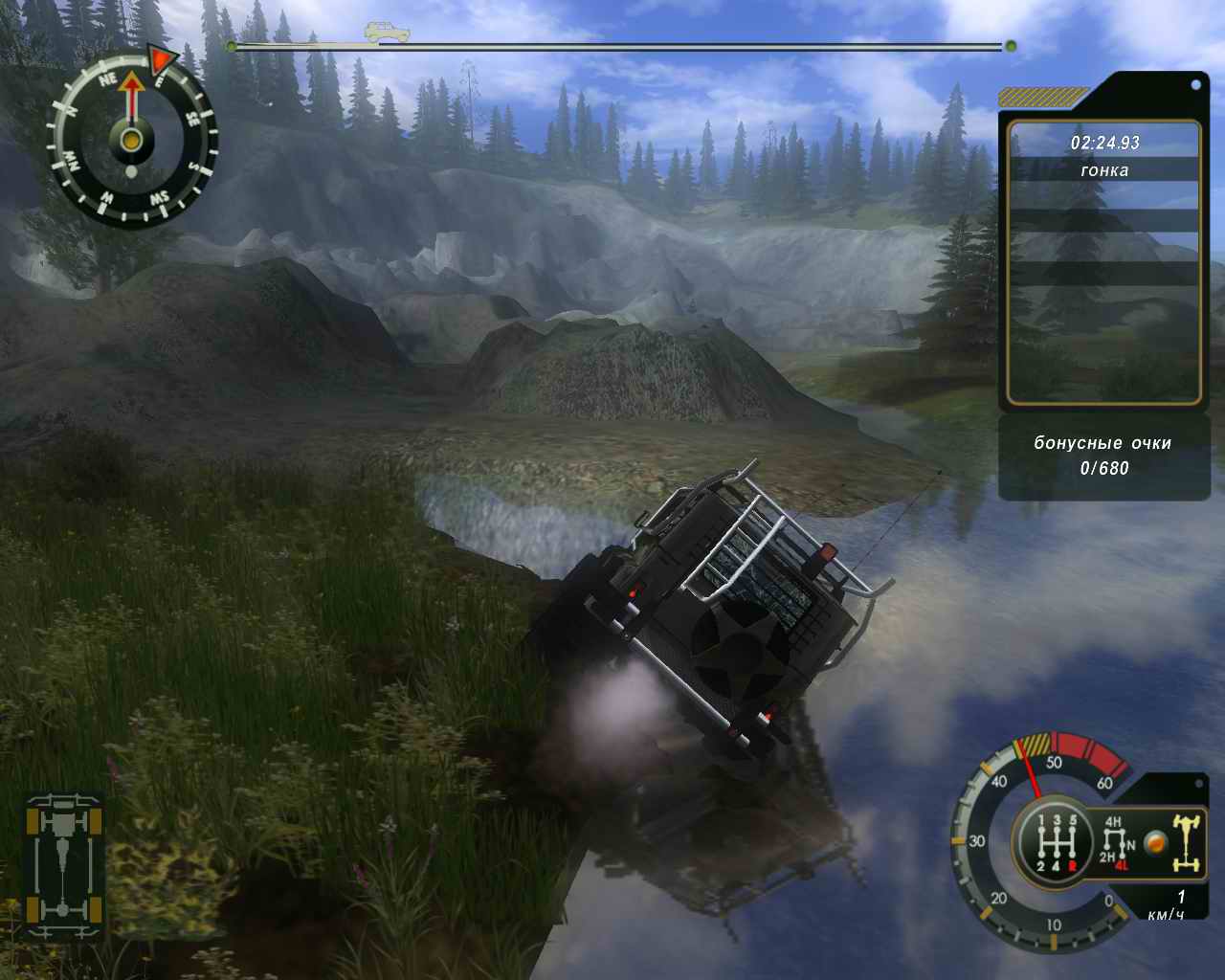Click the differential lock axle icon
This screenshot has width=1225, height=980.
[1186, 842]
